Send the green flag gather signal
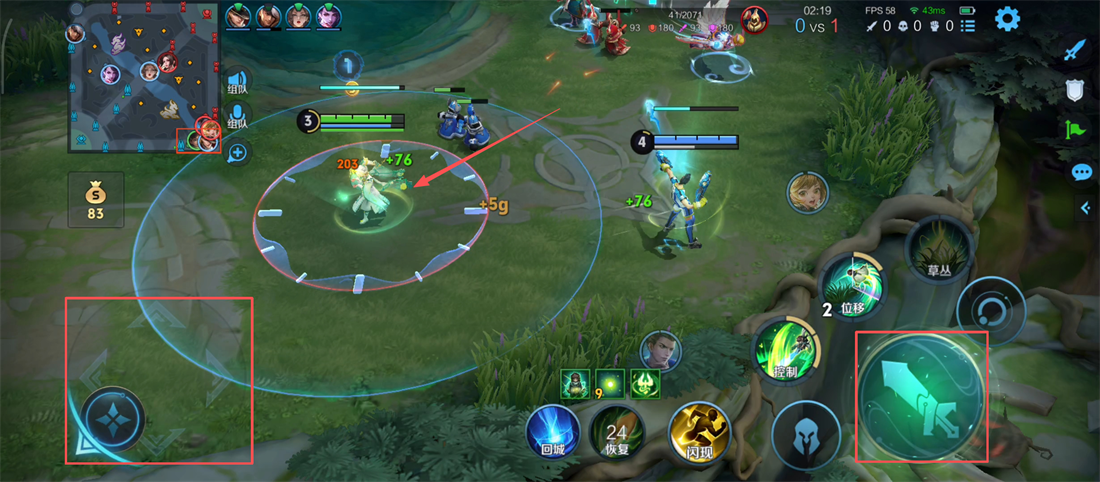 point(1075,131)
